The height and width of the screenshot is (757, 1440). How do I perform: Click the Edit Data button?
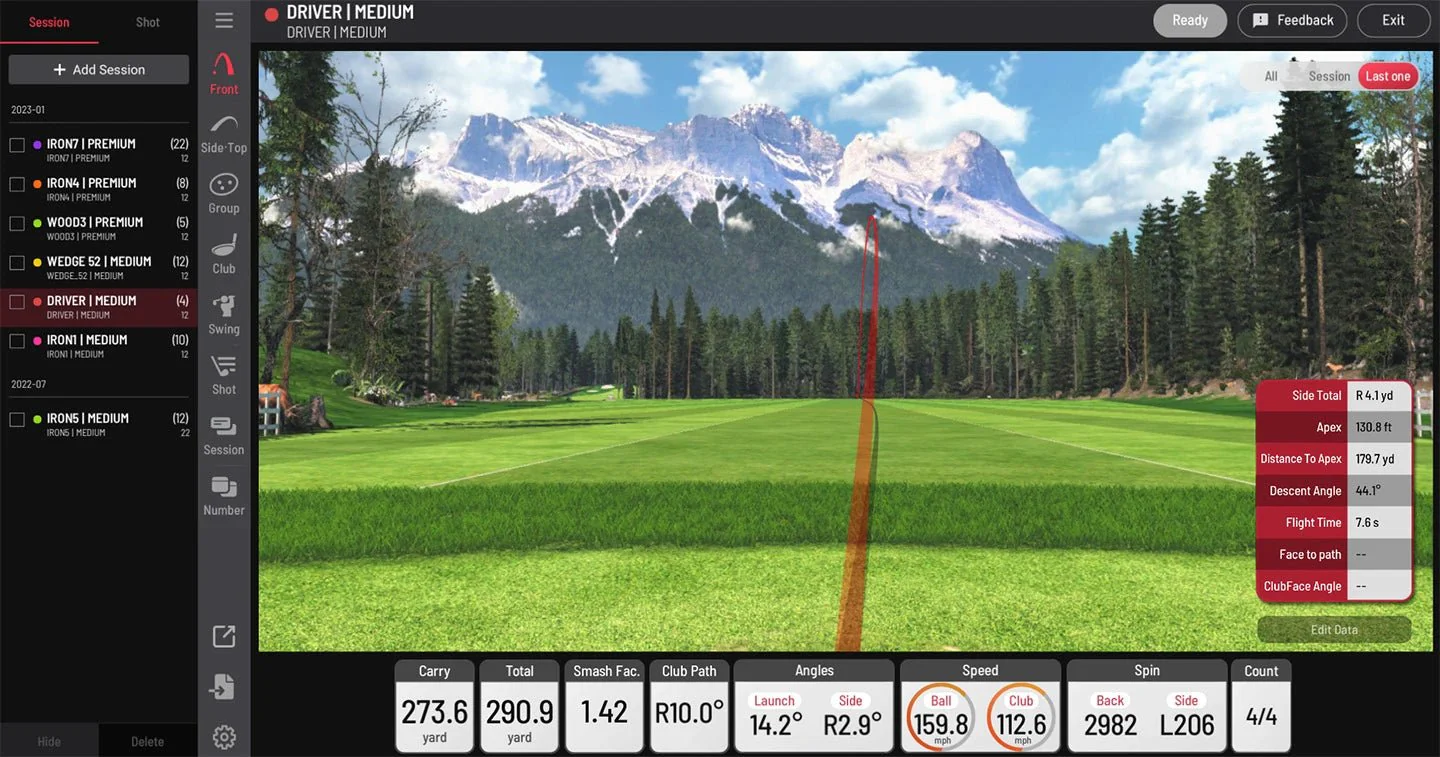click(1334, 629)
